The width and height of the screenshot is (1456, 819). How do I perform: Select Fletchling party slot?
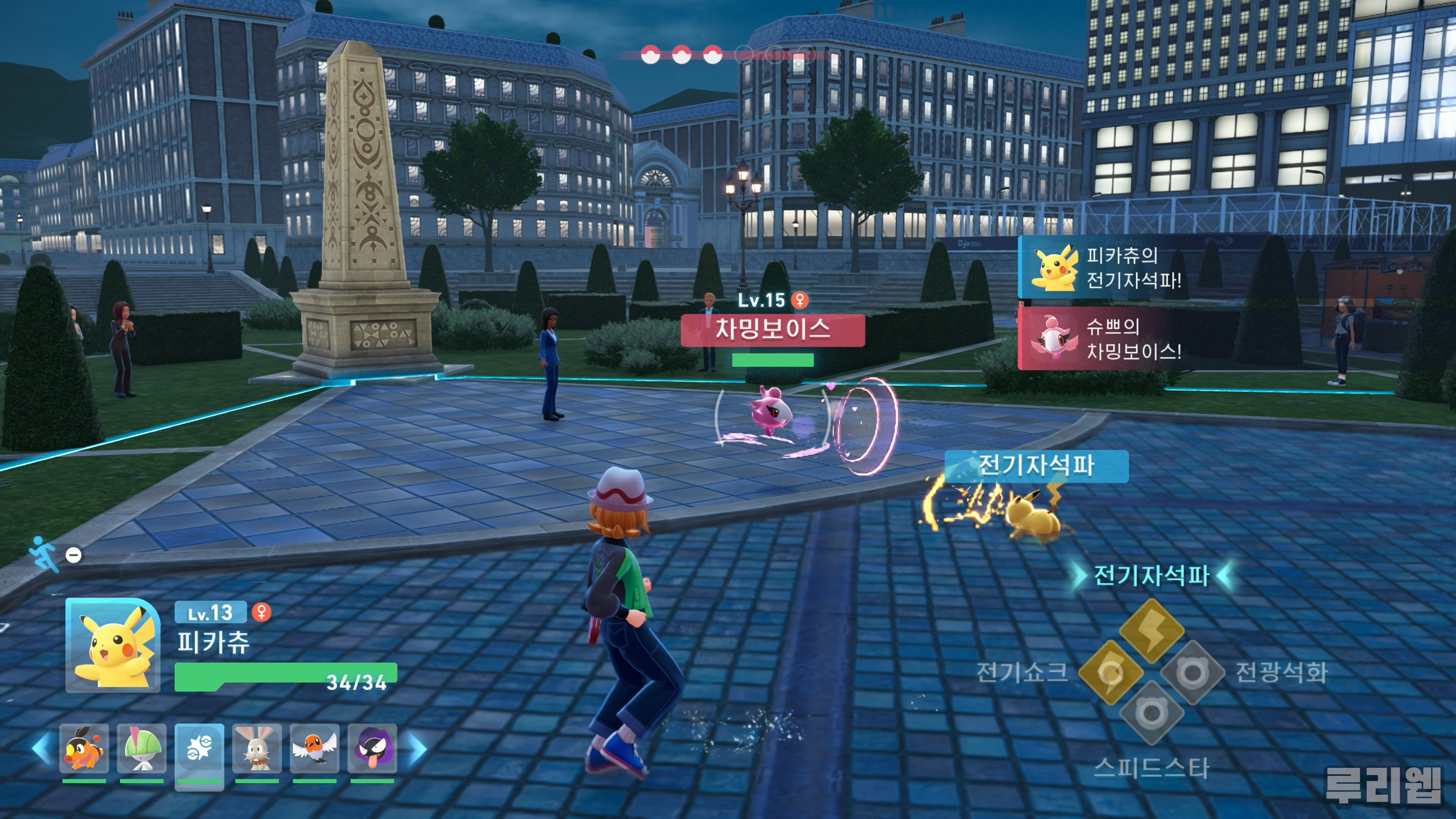point(315,748)
